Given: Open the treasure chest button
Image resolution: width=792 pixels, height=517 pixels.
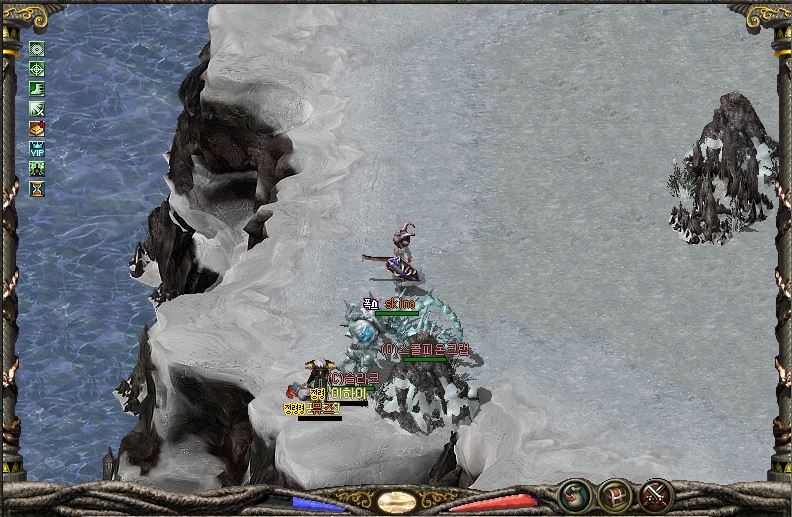Looking at the screenshot, I should point(614,494).
